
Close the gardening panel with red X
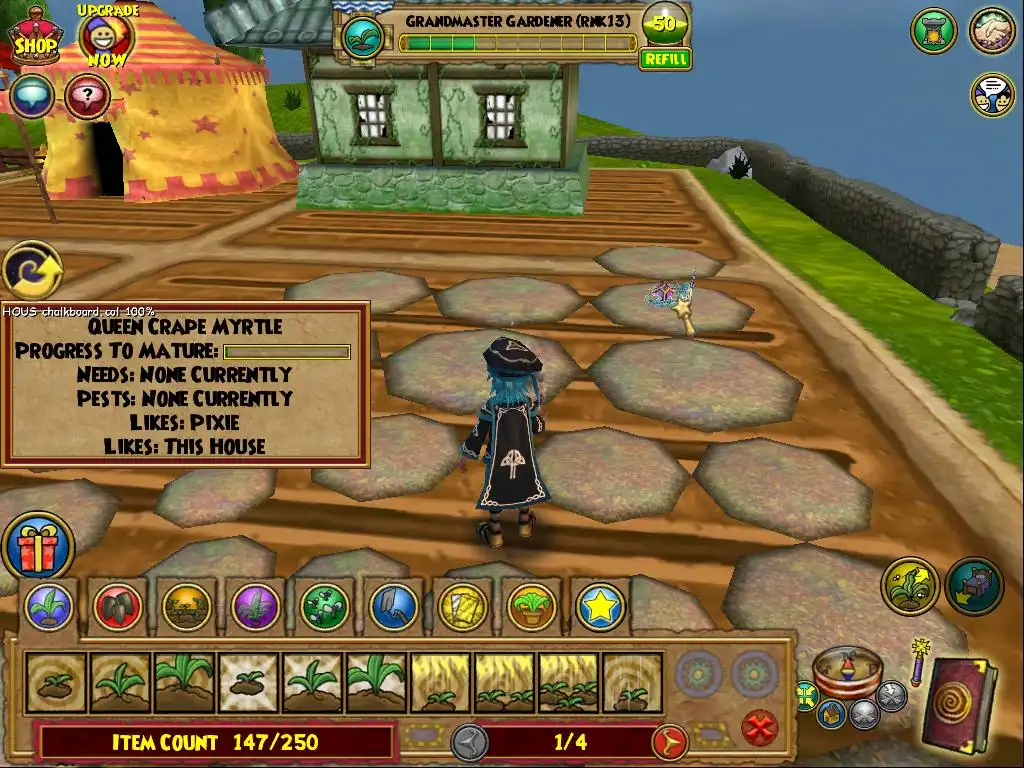tap(762, 725)
